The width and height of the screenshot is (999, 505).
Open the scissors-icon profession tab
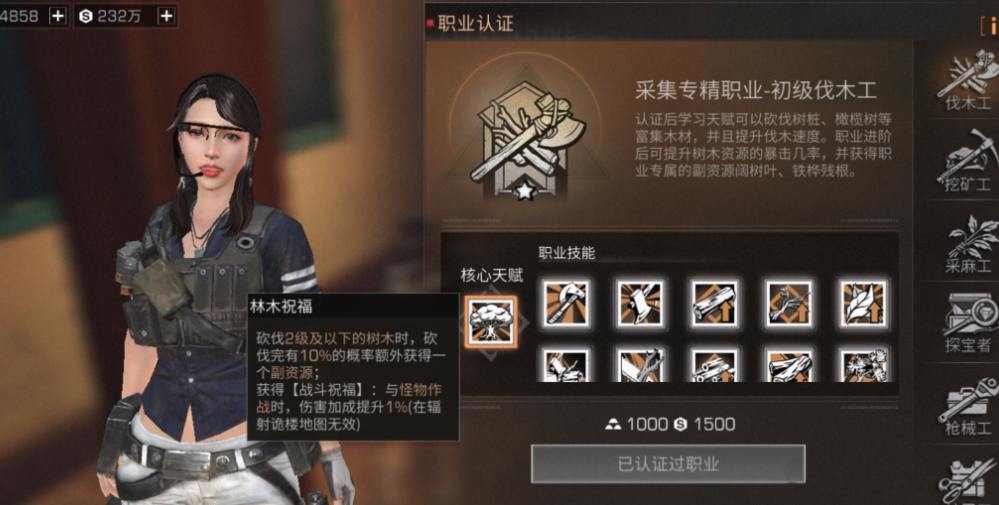[968, 480]
